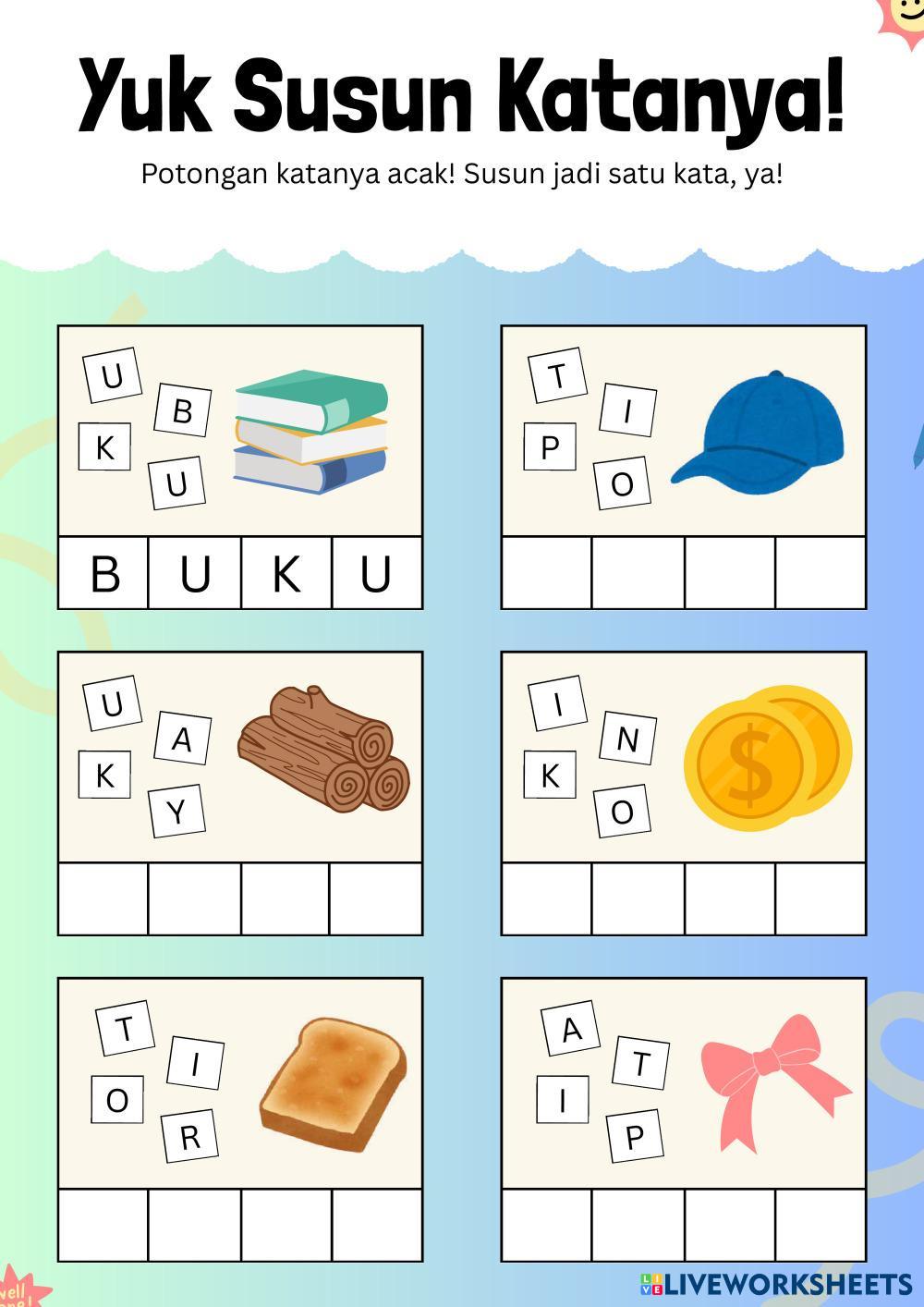
Task: Click the O tile next to the cap
Action: (x=623, y=483)
